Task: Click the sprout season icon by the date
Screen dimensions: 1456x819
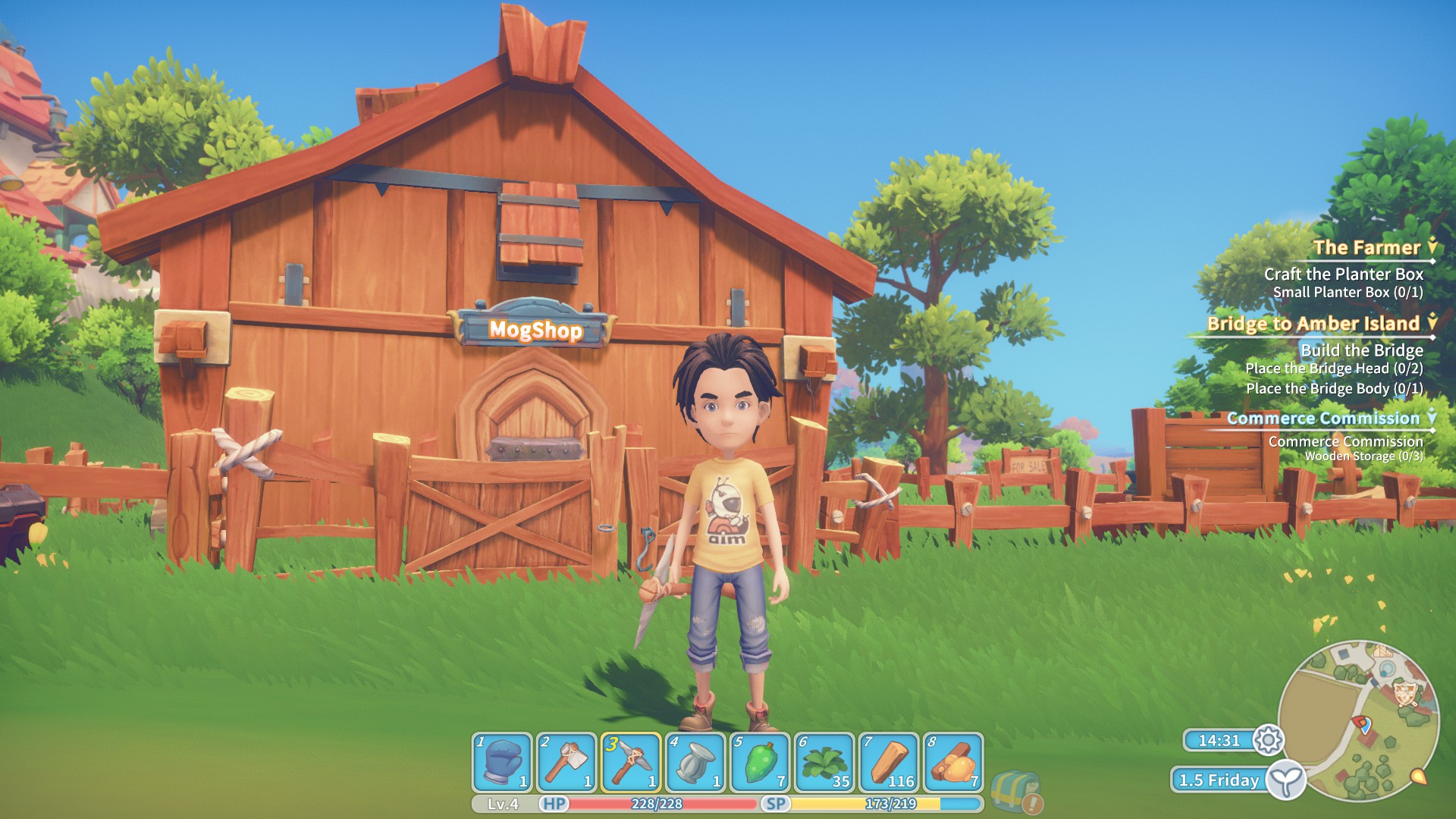Action: tap(1285, 780)
